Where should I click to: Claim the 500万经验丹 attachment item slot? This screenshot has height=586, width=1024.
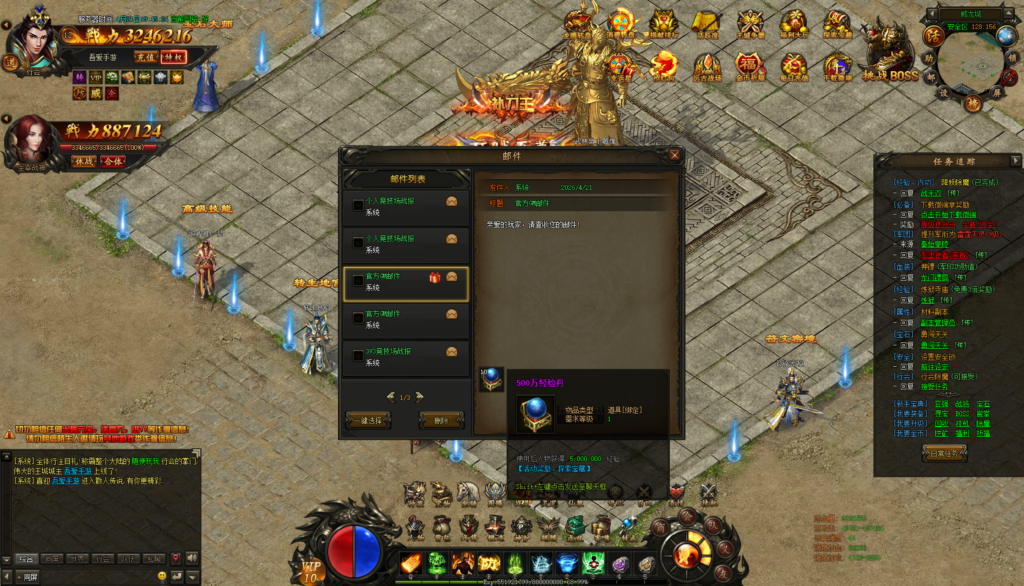click(x=491, y=381)
